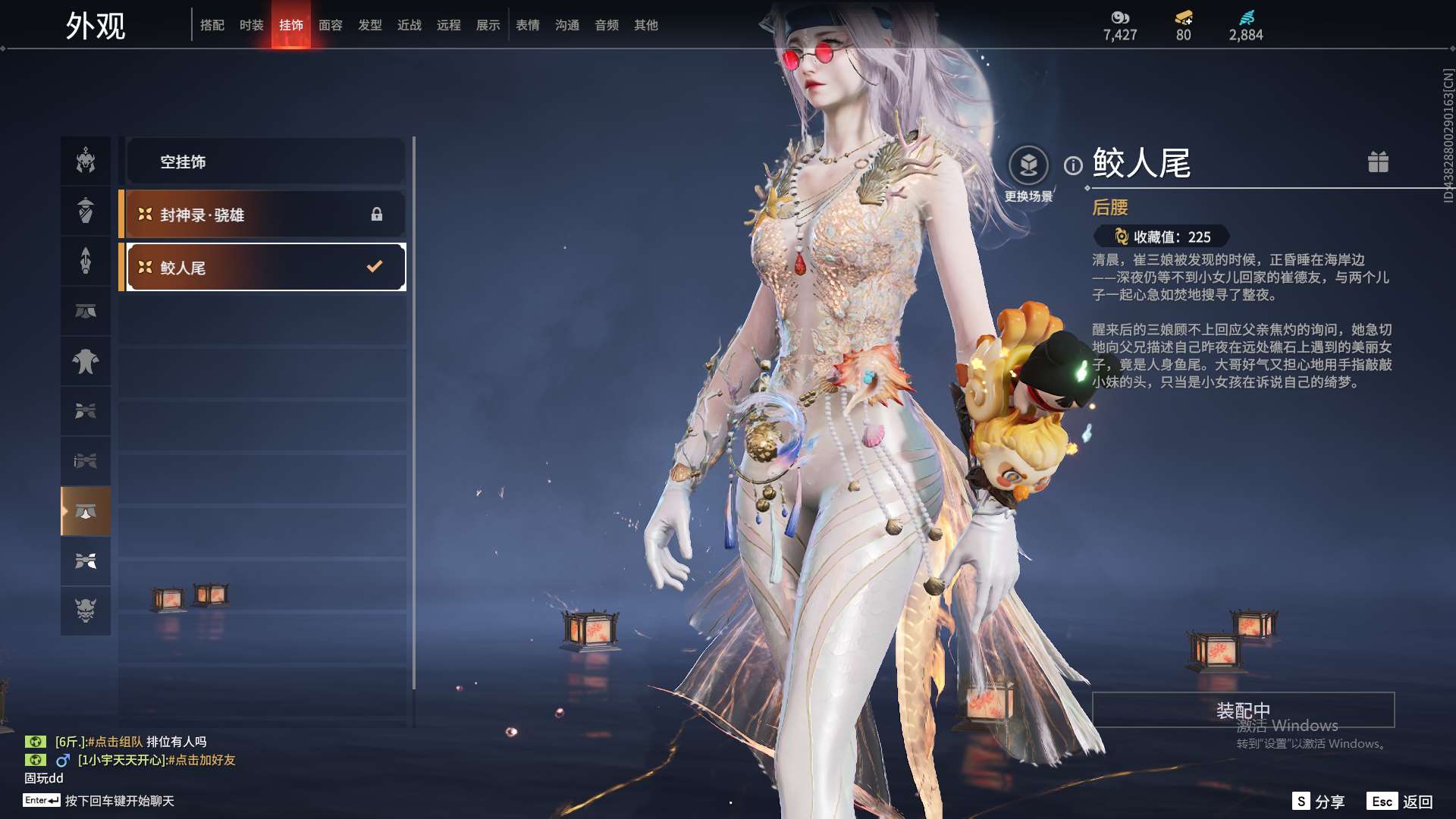Select the 其他 tab
1456x819 pixels.
pyautogui.click(x=646, y=25)
